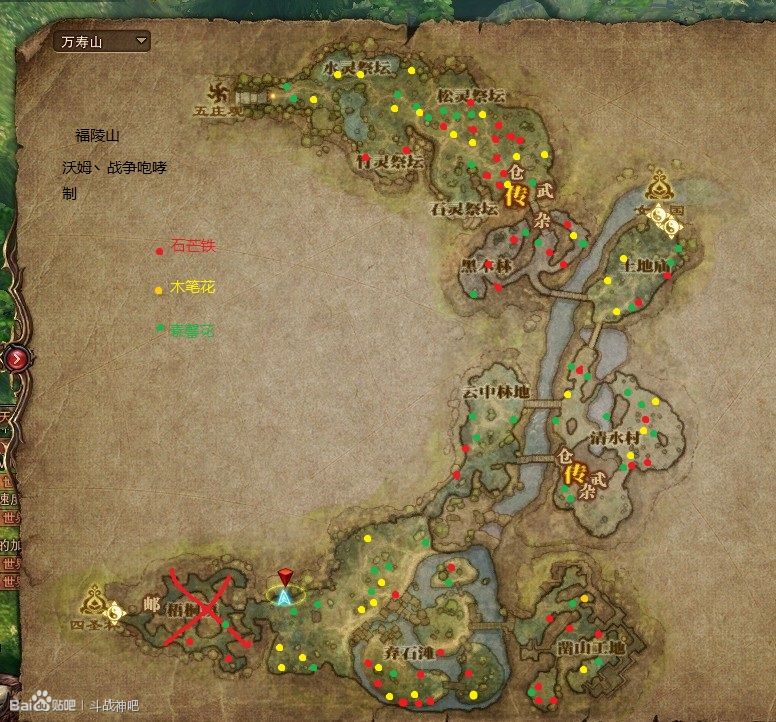Click the red round arrow button
The width and height of the screenshot is (776, 722).
coord(16,358)
